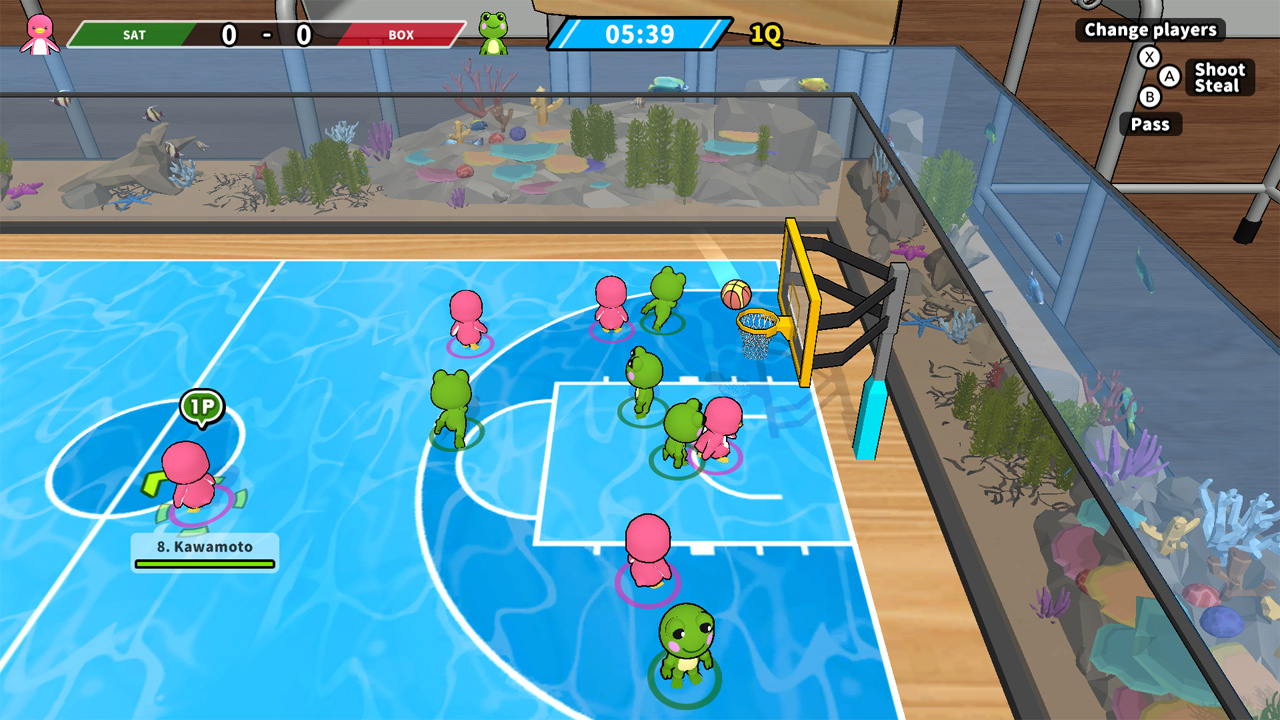The image size is (1280, 720).
Task: Expand the Pass control hint
Action: pyautogui.click(x=1151, y=124)
